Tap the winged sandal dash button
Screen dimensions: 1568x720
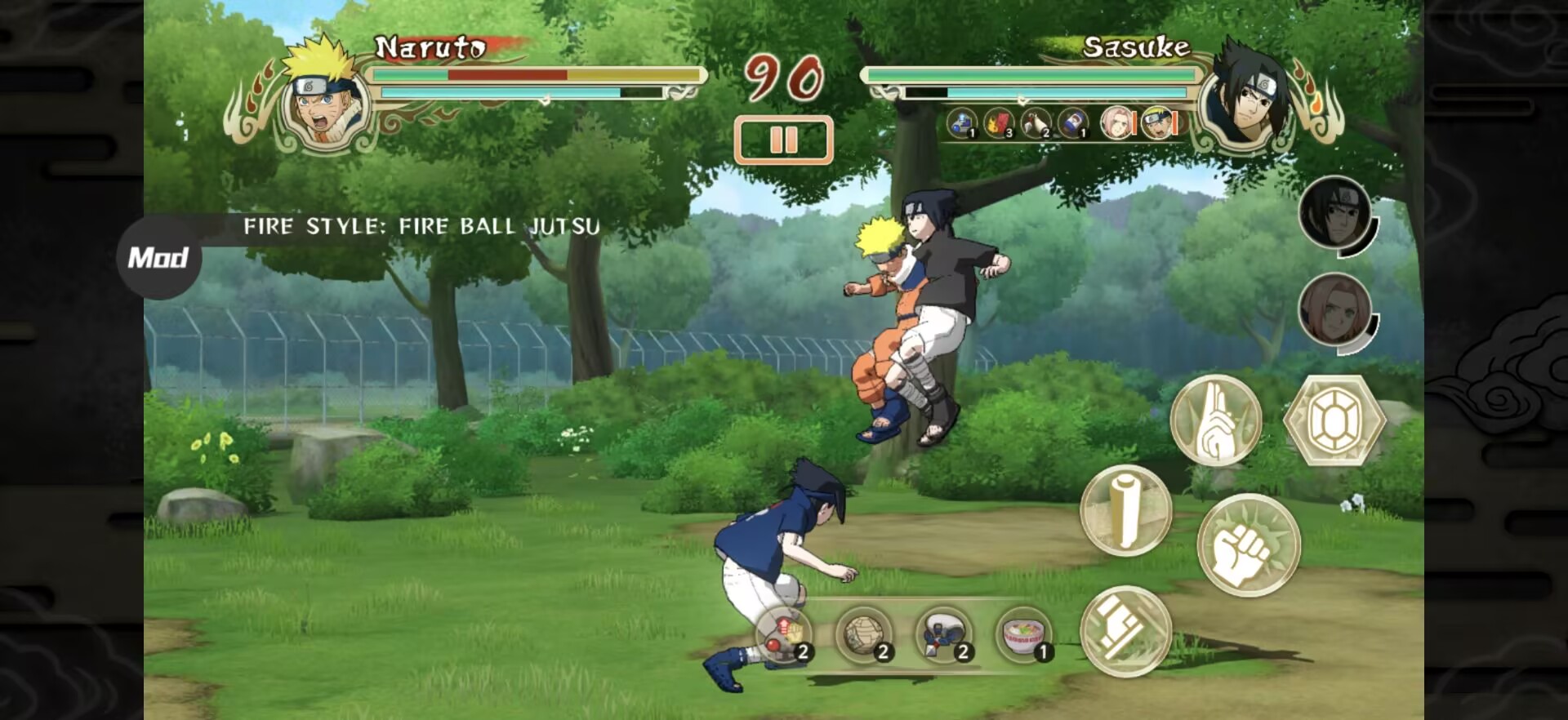point(1125,631)
